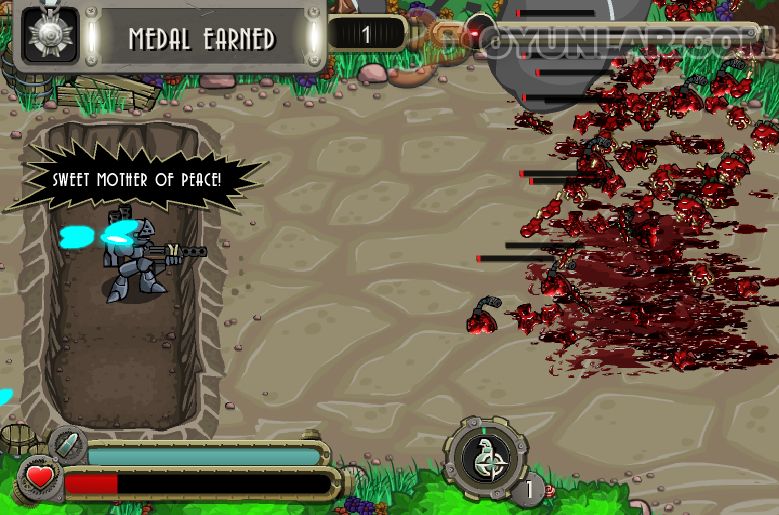Click the Medal Earned notification banner
Image resolution: width=779 pixels, height=515 pixels.
click(201, 39)
